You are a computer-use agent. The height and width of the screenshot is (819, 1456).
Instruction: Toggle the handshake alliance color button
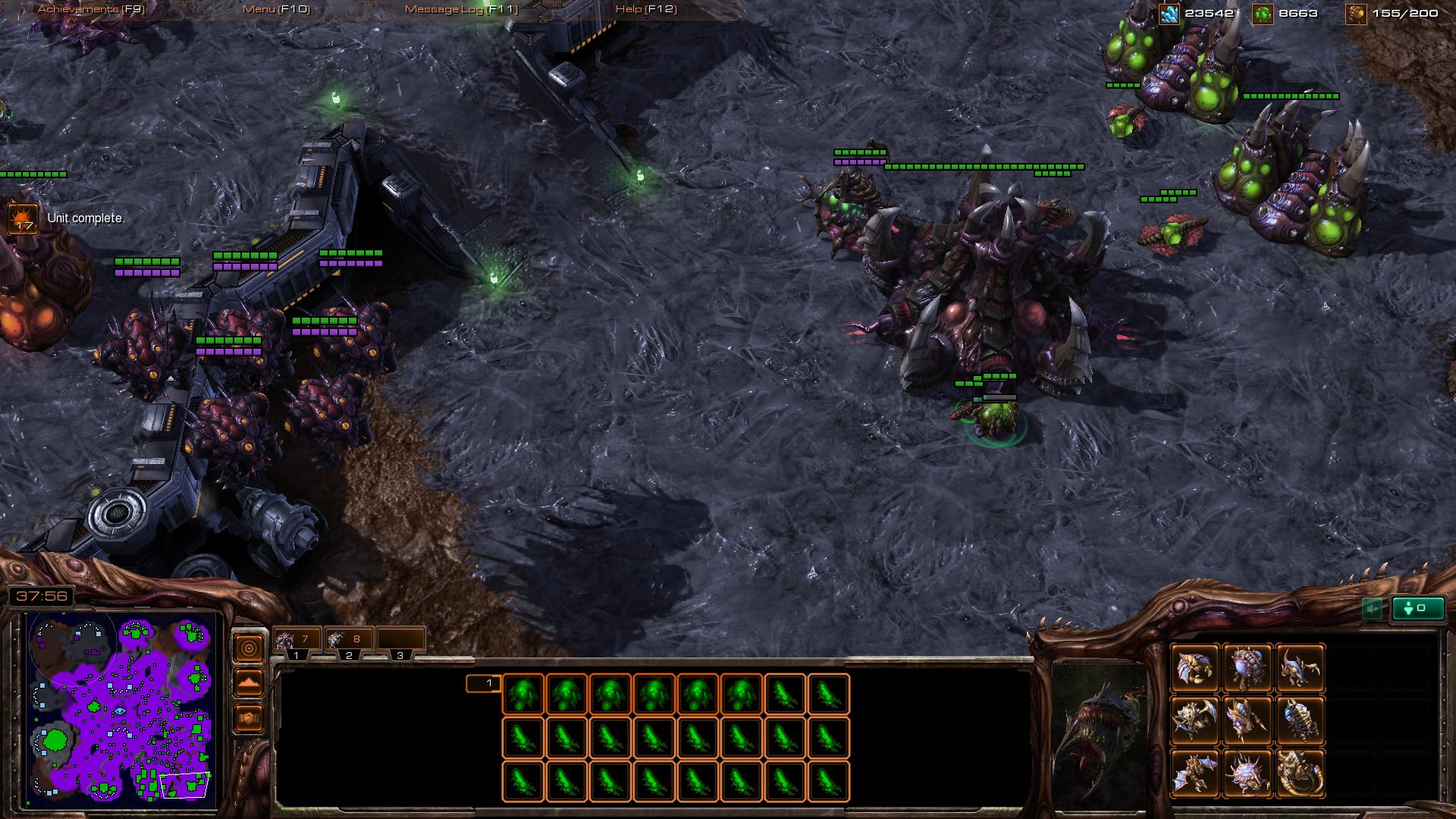(x=249, y=717)
